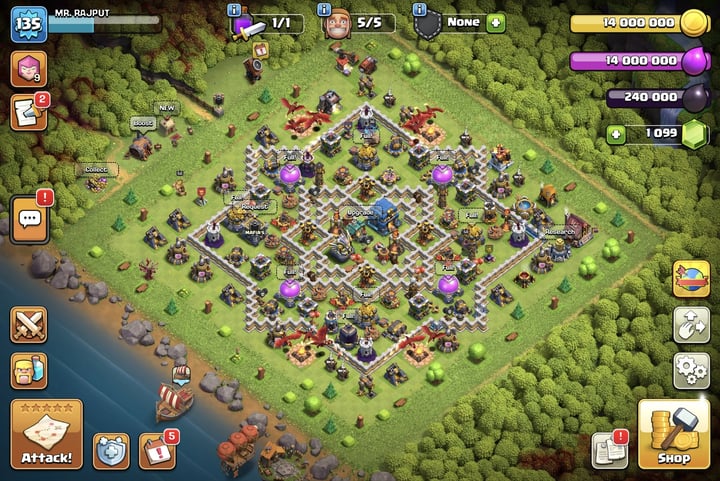The height and width of the screenshot is (481, 720).
Task: Open the blue shield button beside Attack
Action: click(111, 451)
